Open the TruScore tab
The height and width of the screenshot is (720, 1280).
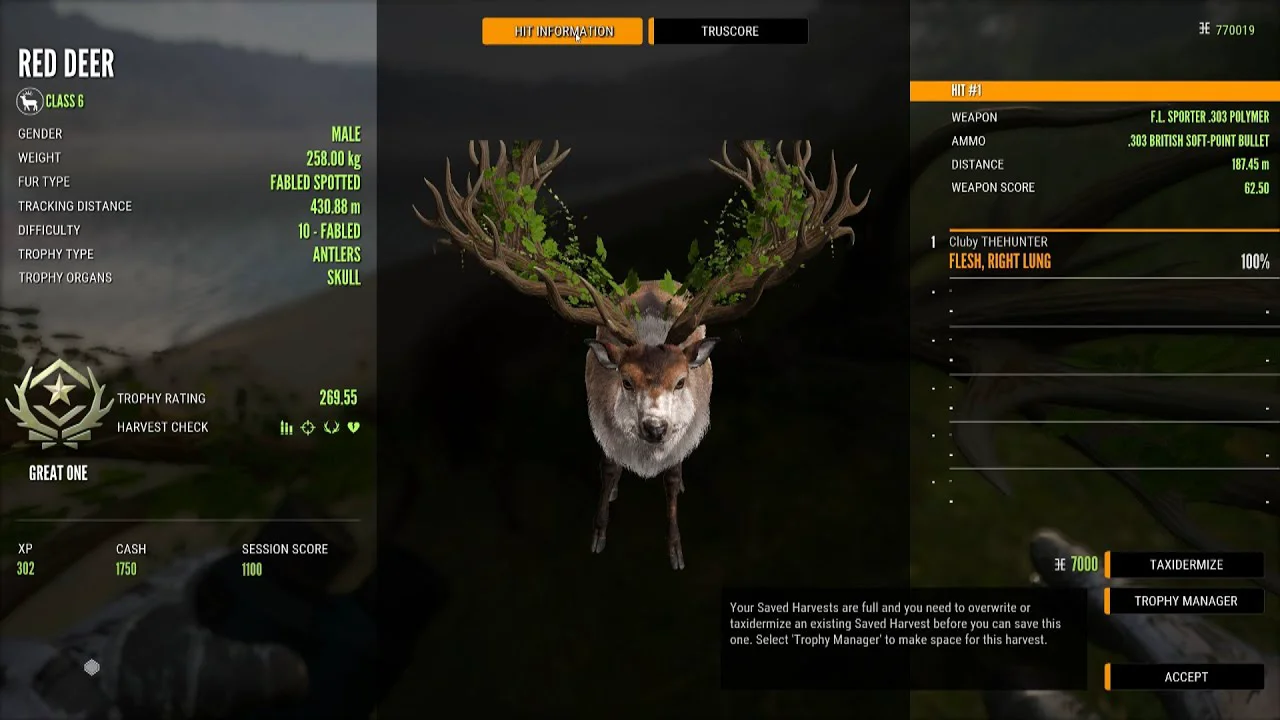pos(729,31)
